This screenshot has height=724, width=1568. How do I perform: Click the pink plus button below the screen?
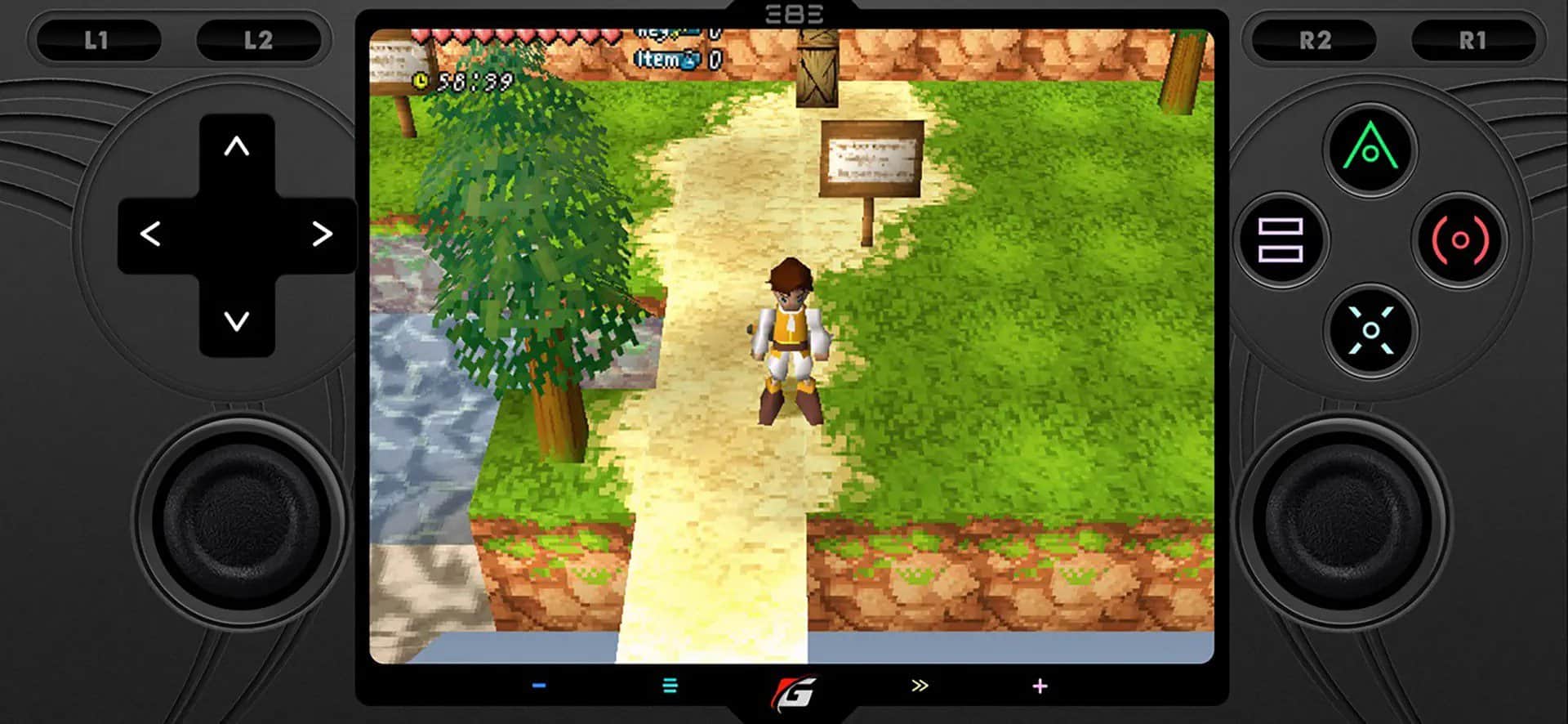click(1040, 686)
